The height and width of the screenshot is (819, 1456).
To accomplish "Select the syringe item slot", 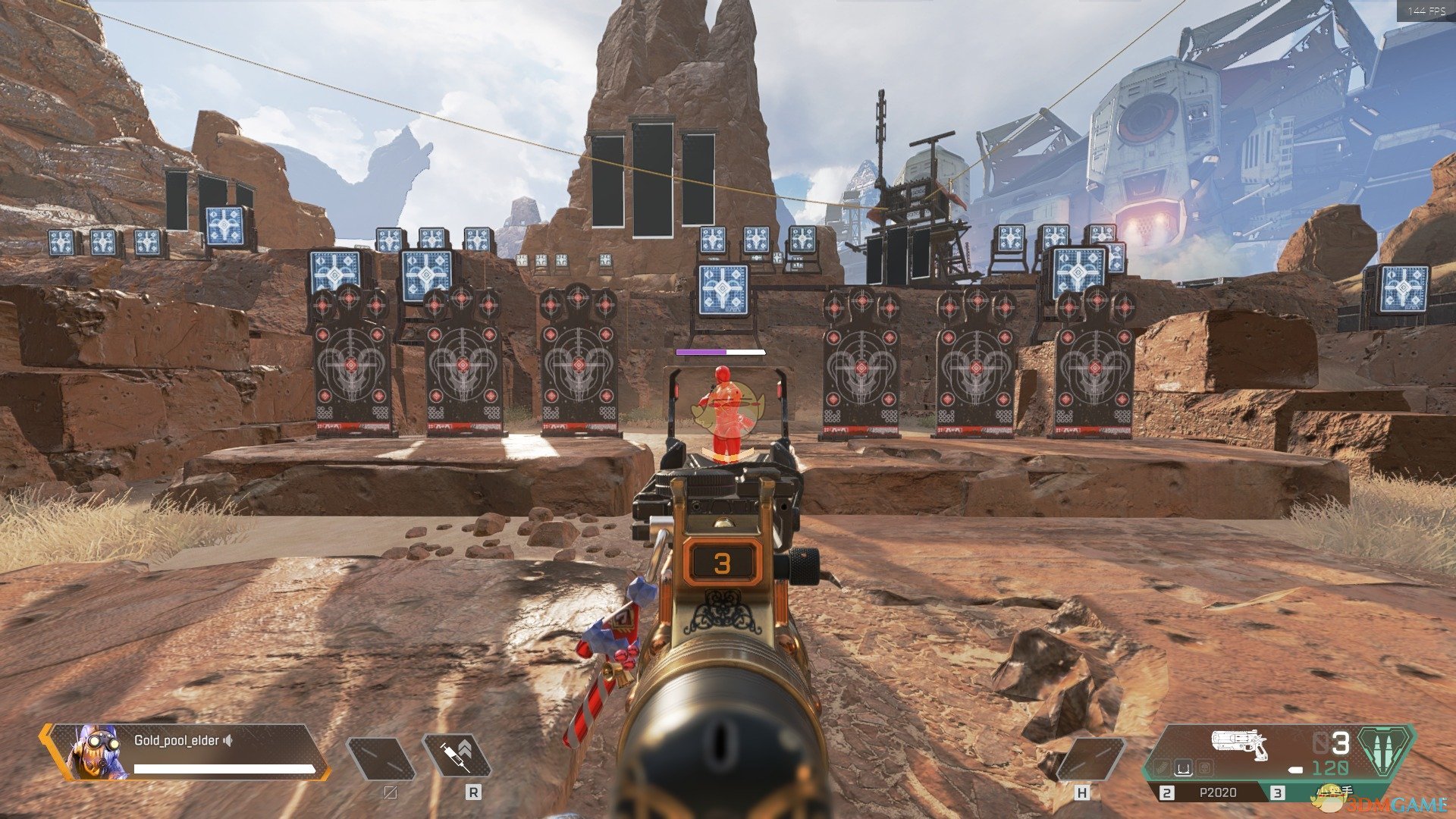I will (457, 756).
